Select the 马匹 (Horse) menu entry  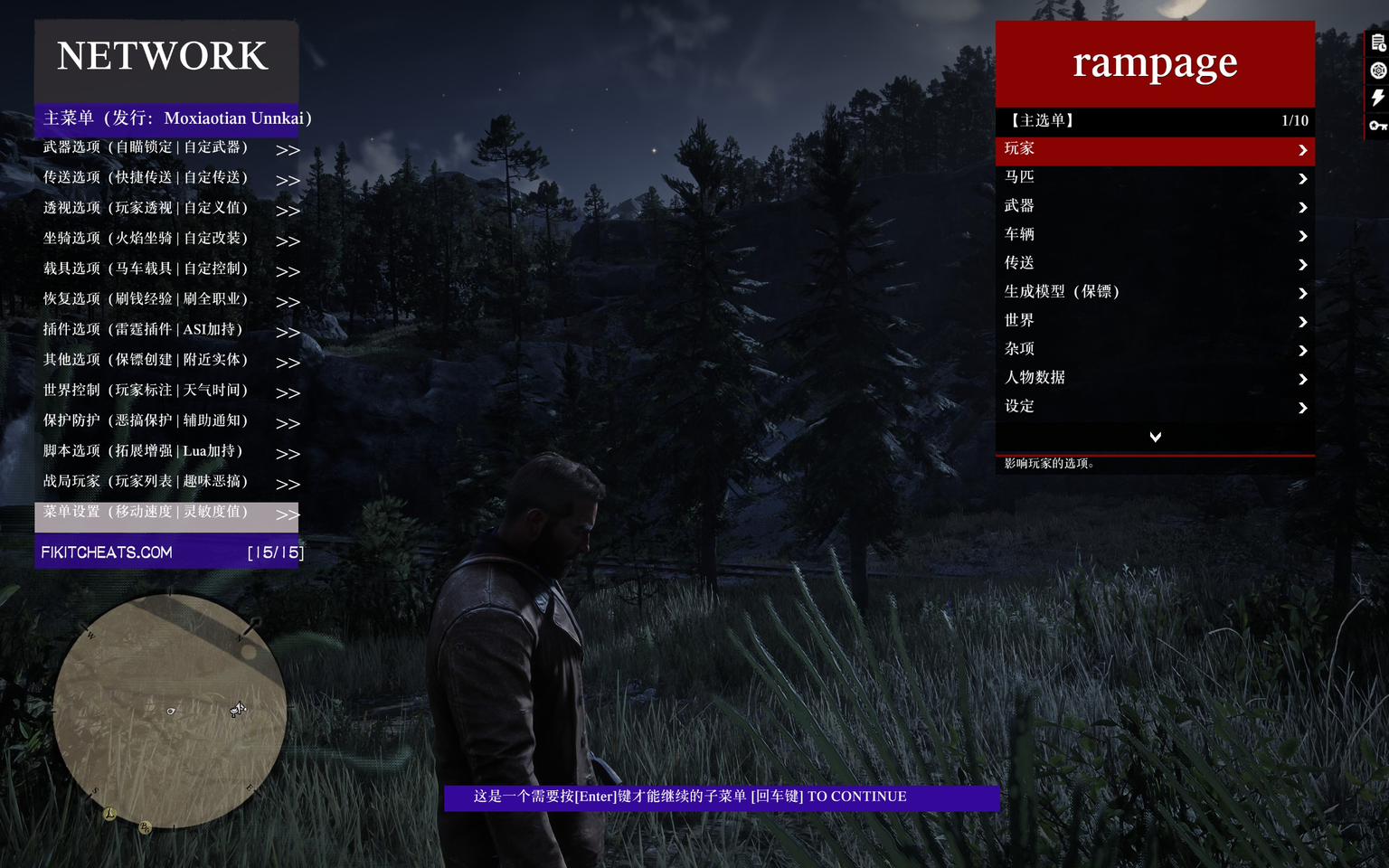coord(1154,178)
